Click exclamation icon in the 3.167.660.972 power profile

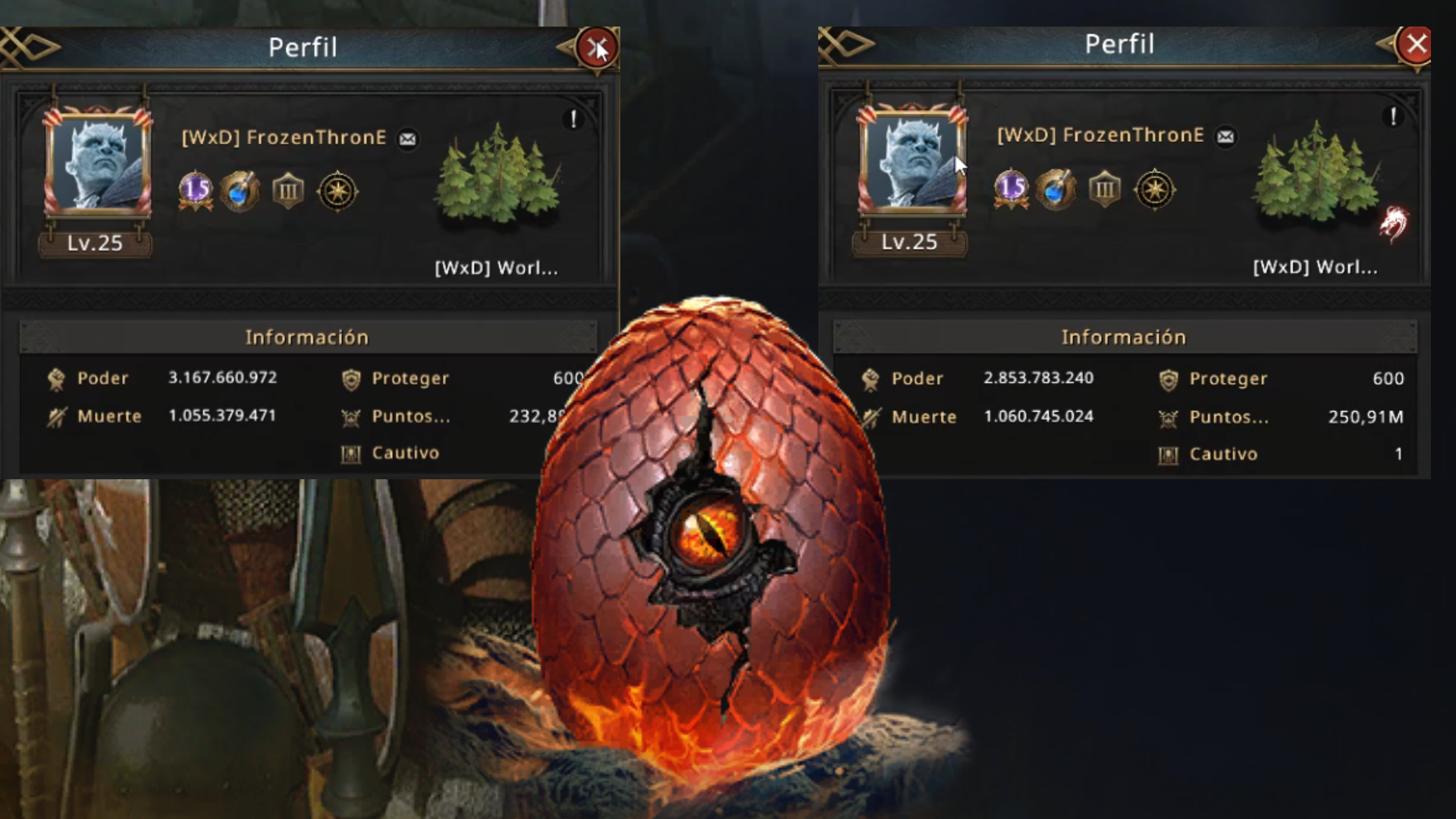coord(574,119)
